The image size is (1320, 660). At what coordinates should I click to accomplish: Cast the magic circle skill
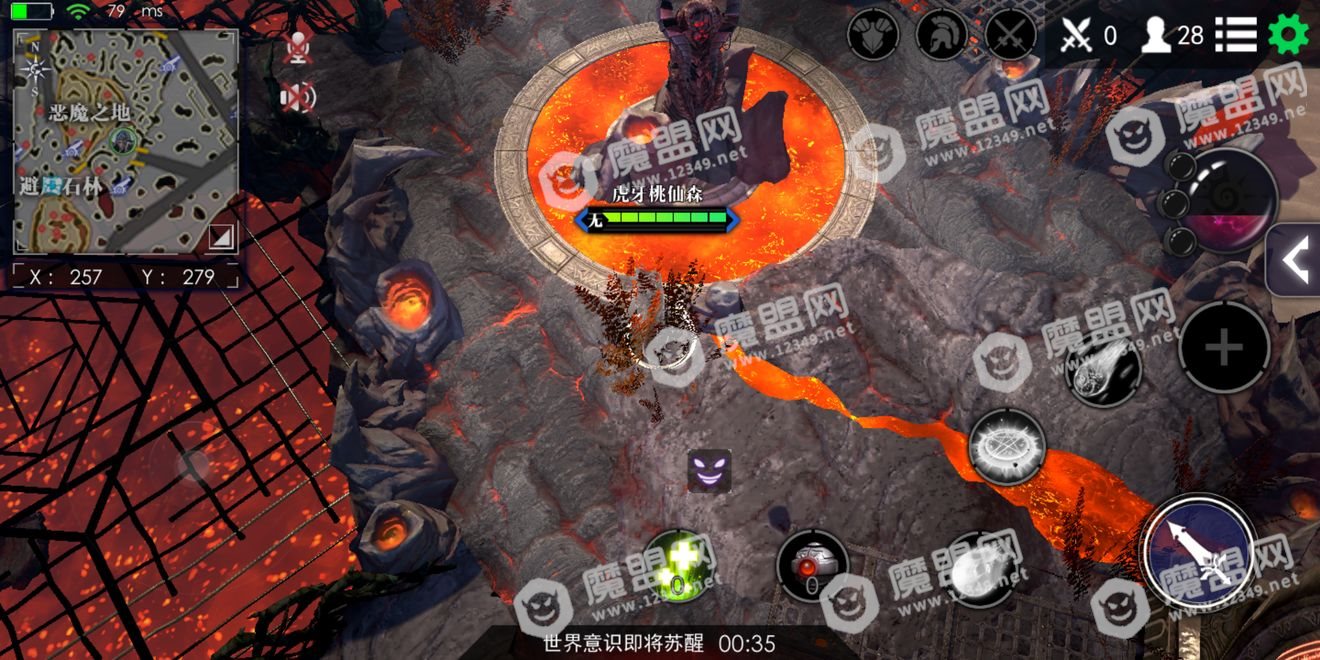(1007, 446)
